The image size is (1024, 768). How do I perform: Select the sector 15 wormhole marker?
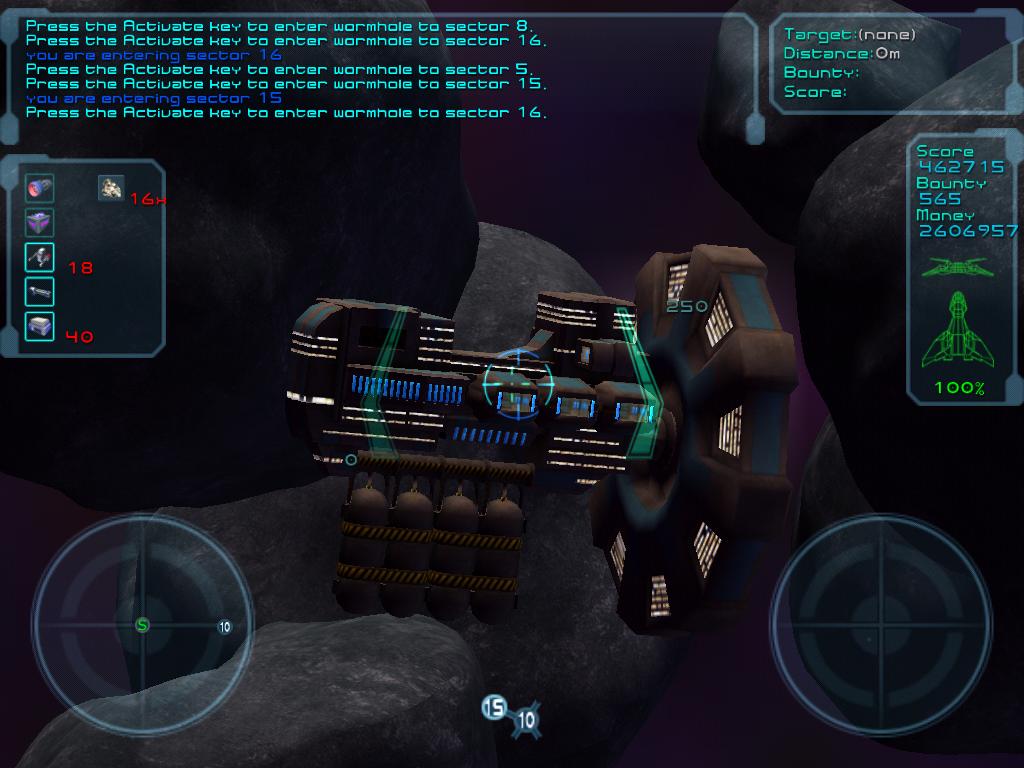coord(494,708)
